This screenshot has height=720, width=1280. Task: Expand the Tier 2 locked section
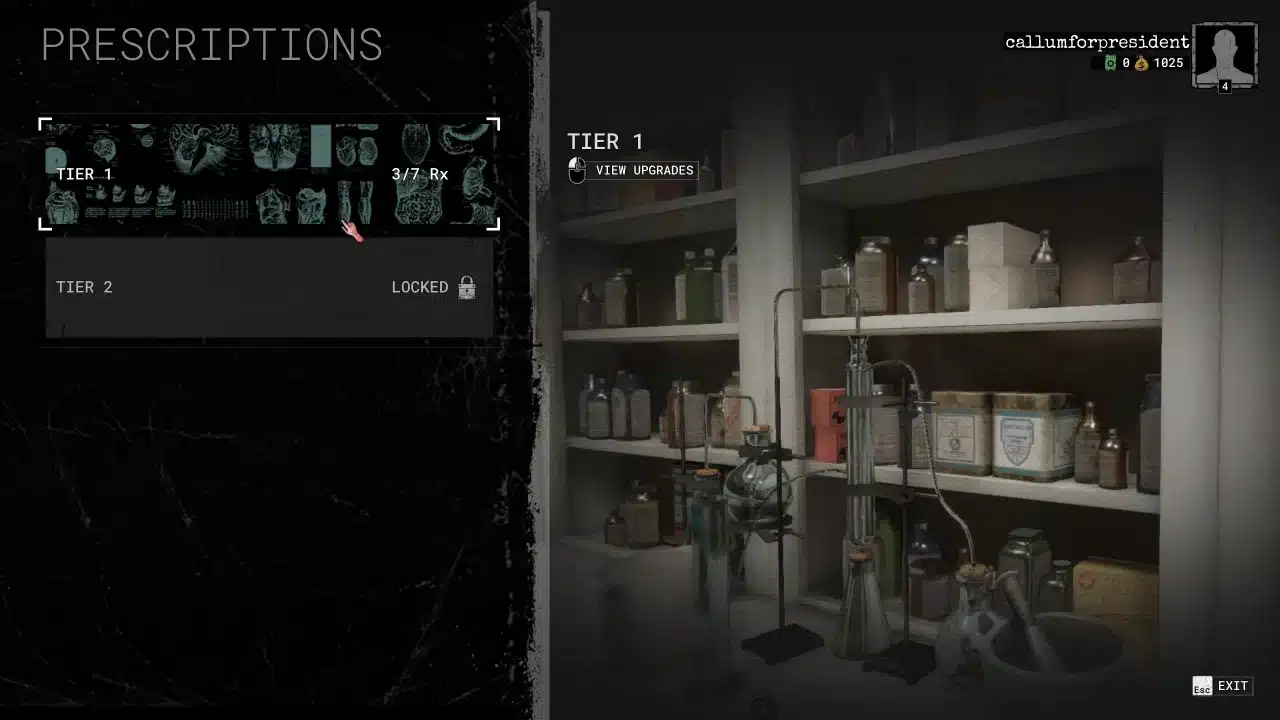(x=268, y=287)
